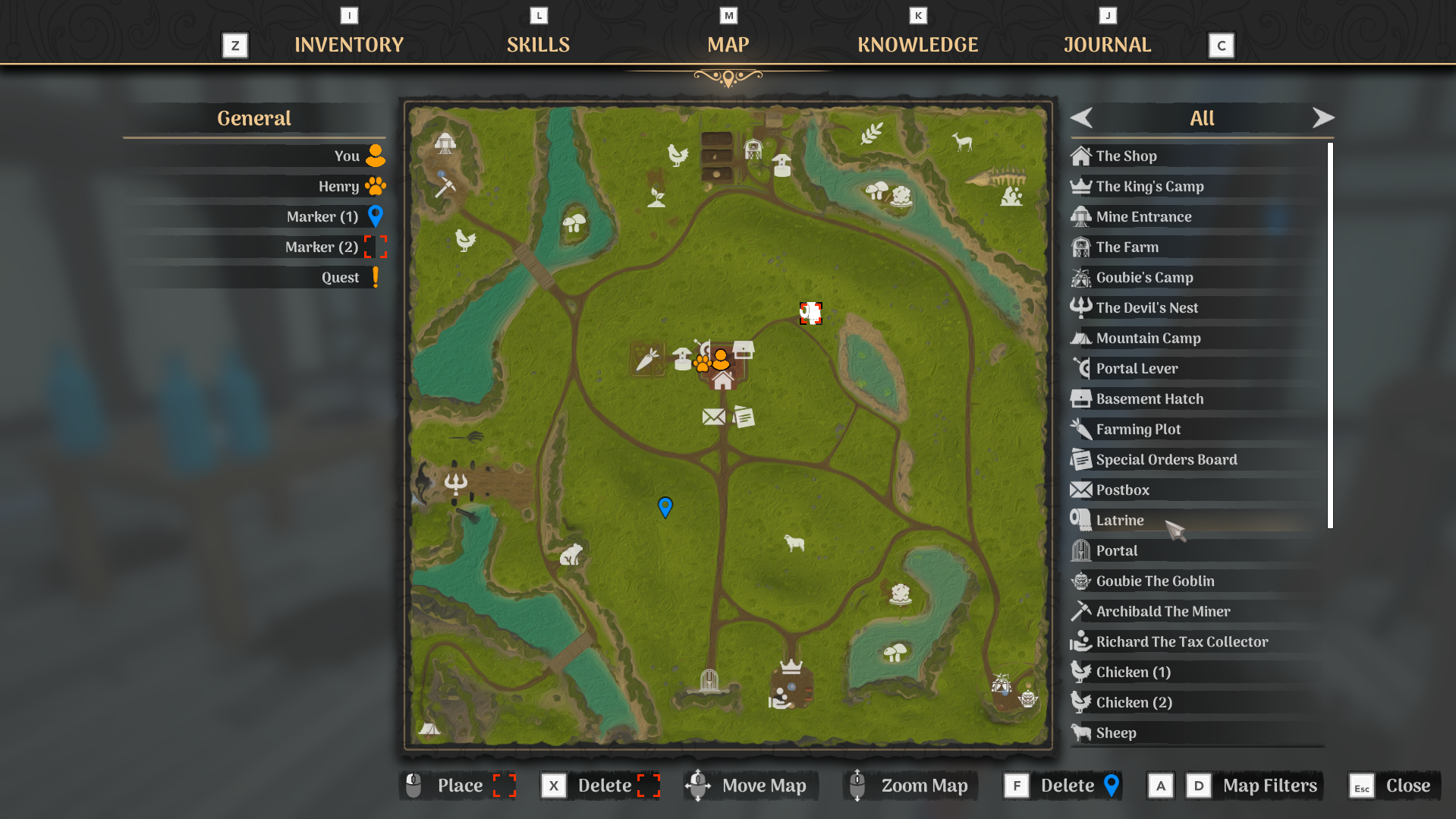Click the Marker (1) blue pin icon
1456x819 pixels.
375,216
